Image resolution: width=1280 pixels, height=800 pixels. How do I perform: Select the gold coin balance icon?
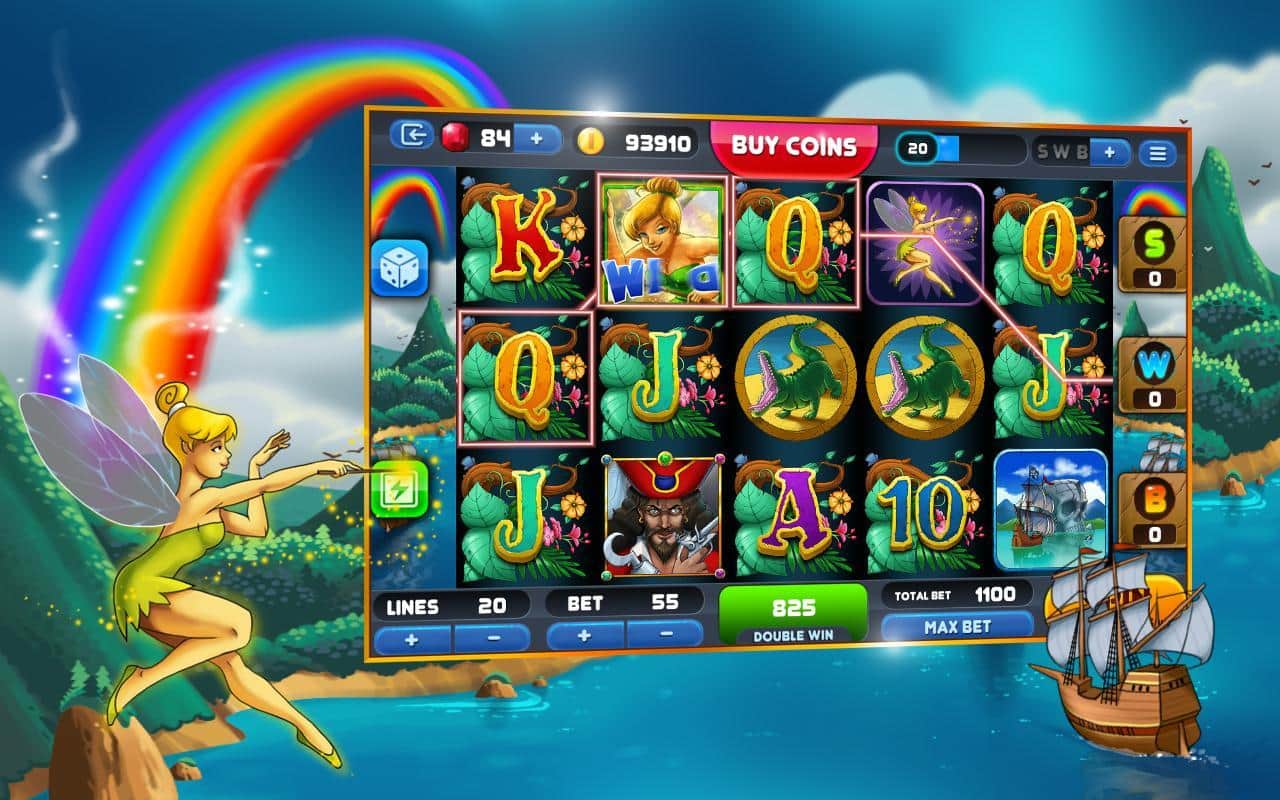[x=590, y=141]
